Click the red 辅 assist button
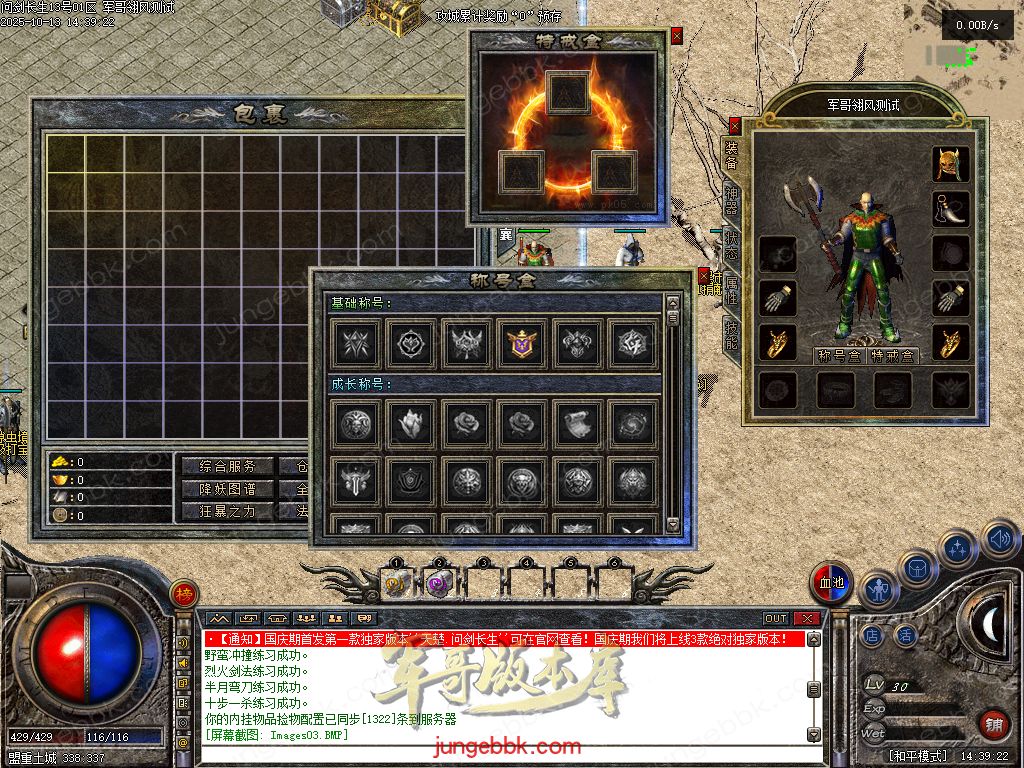Screen dimensions: 1024x768 993,723
